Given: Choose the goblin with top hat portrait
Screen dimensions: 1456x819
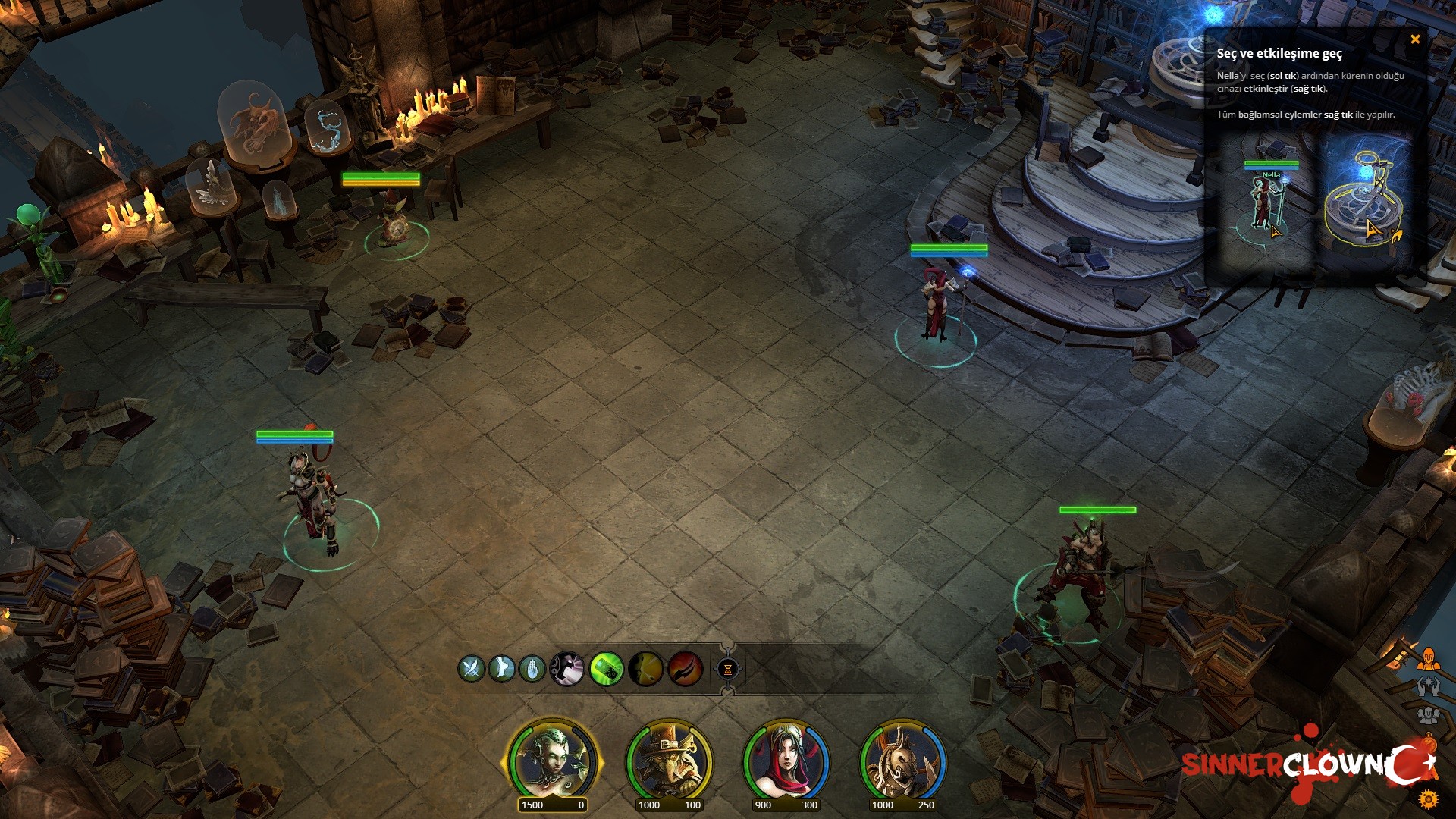Looking at the screenshot, I should pyautogui.click(x=668, y=761).
